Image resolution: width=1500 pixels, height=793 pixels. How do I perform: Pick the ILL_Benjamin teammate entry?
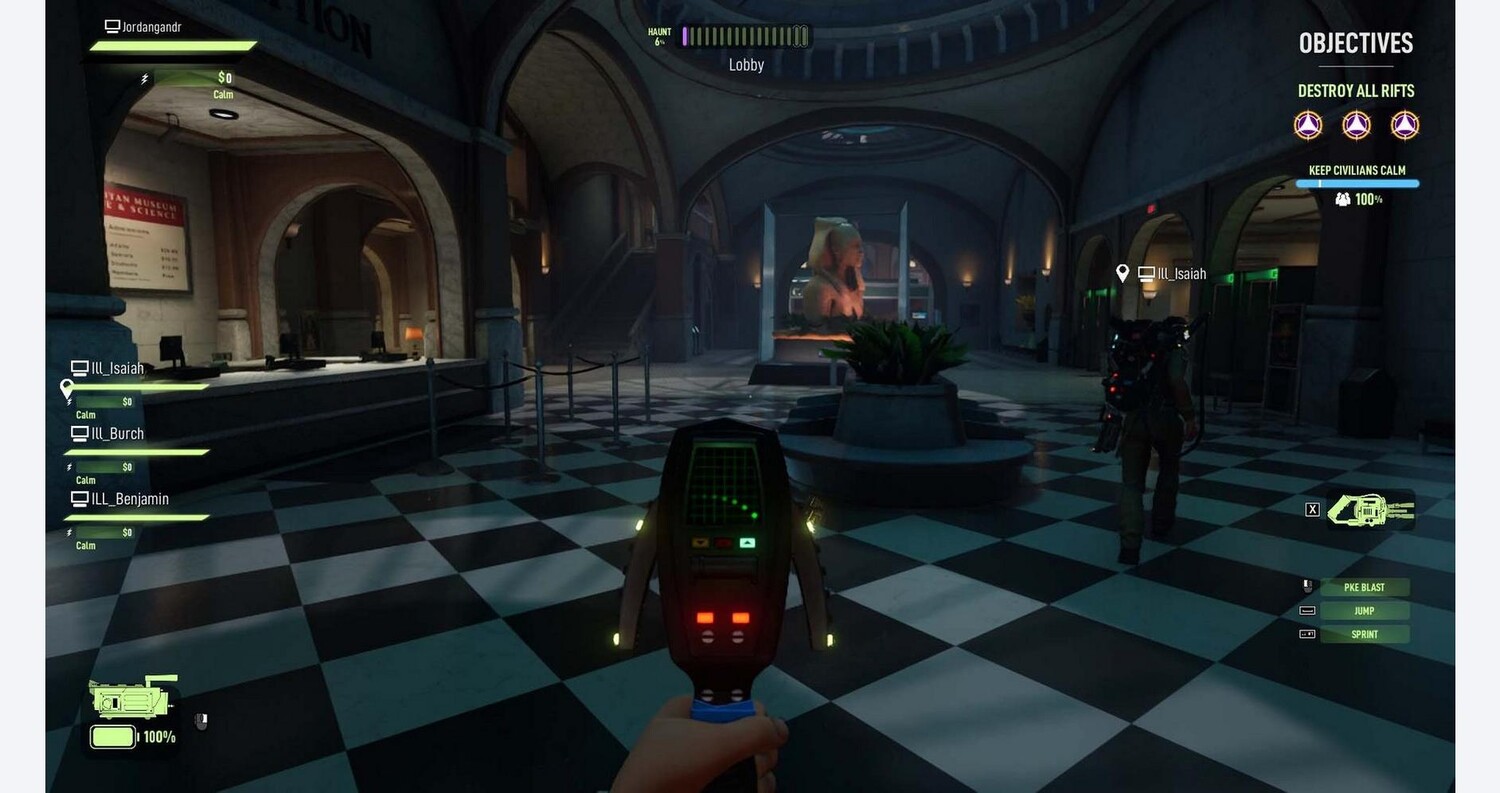[x=129, y=499]
